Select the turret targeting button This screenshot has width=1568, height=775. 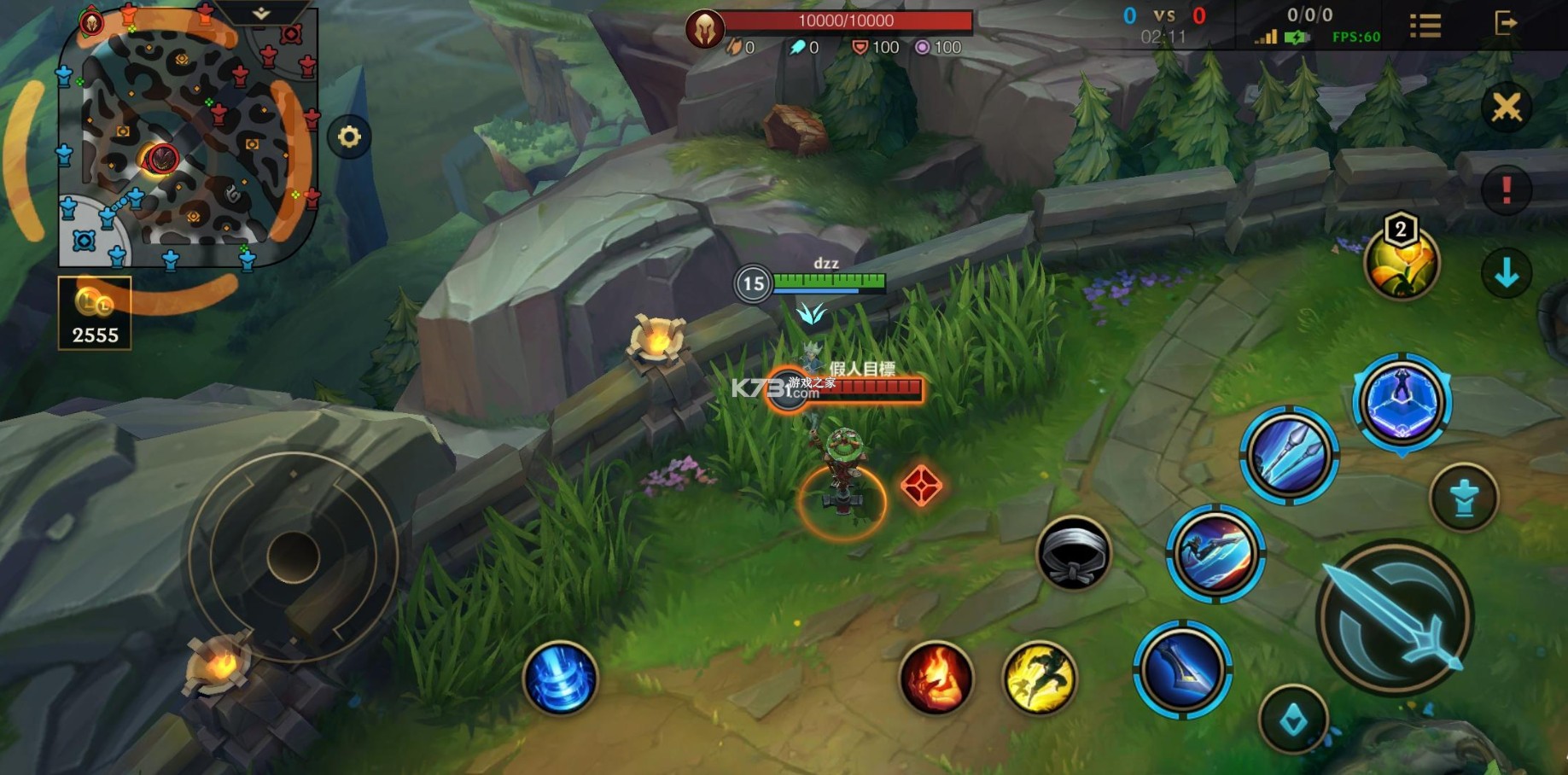coord(1464,498)
